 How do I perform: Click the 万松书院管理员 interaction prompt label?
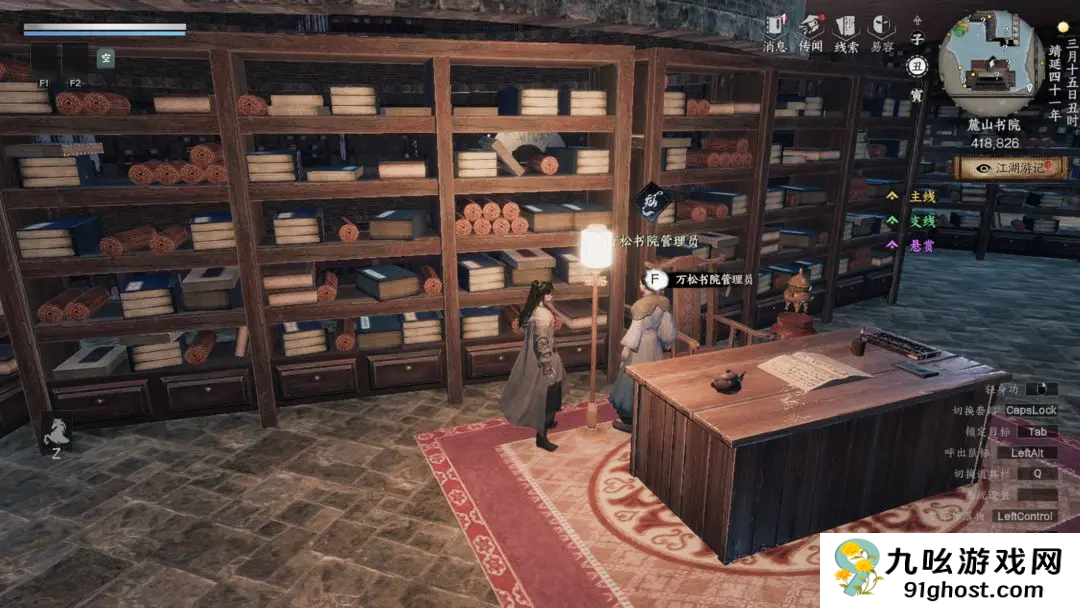point(713,280)
